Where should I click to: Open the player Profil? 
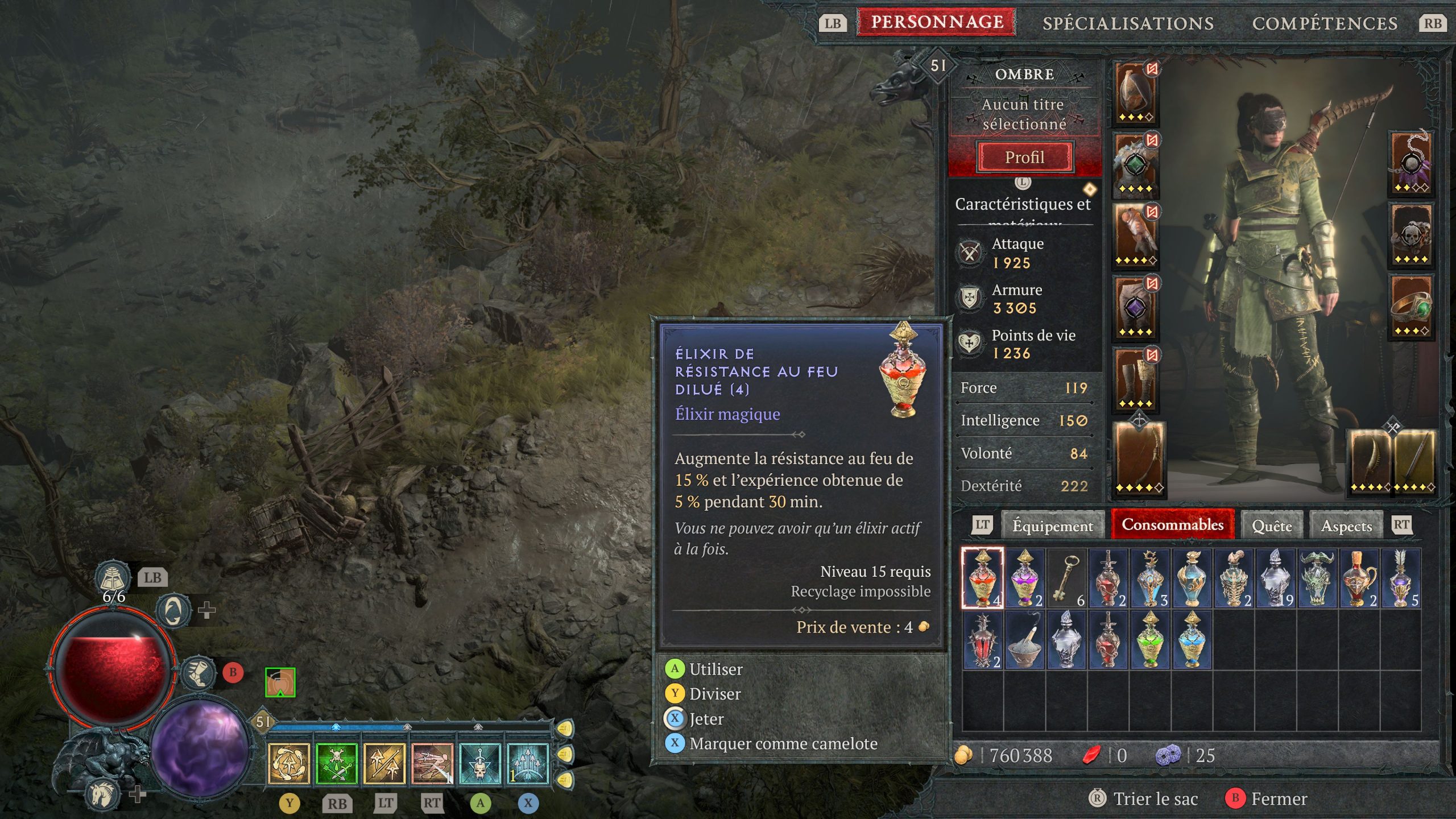point(1024,157)
